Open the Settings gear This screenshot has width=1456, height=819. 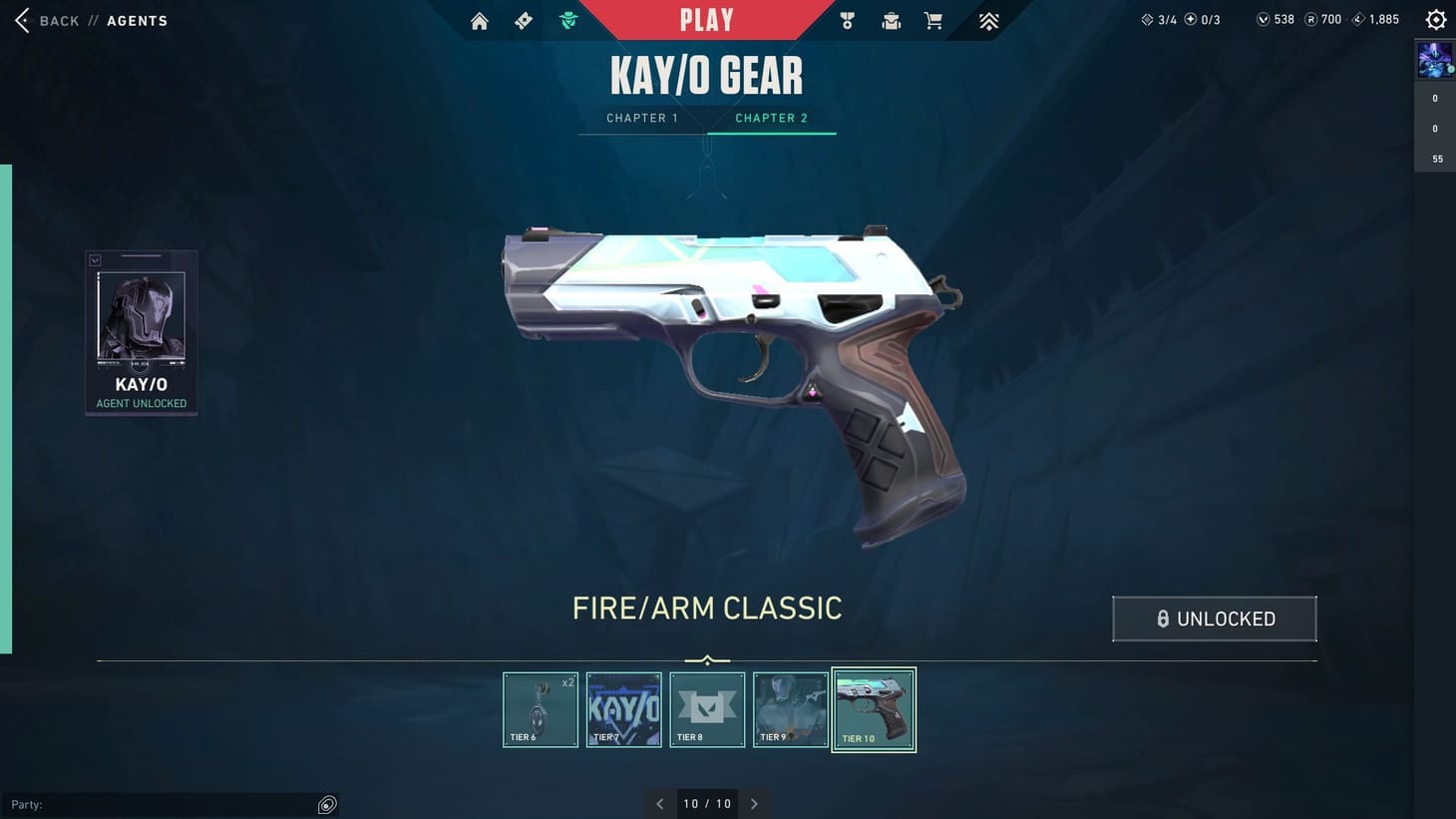[x=1434, y=18]
